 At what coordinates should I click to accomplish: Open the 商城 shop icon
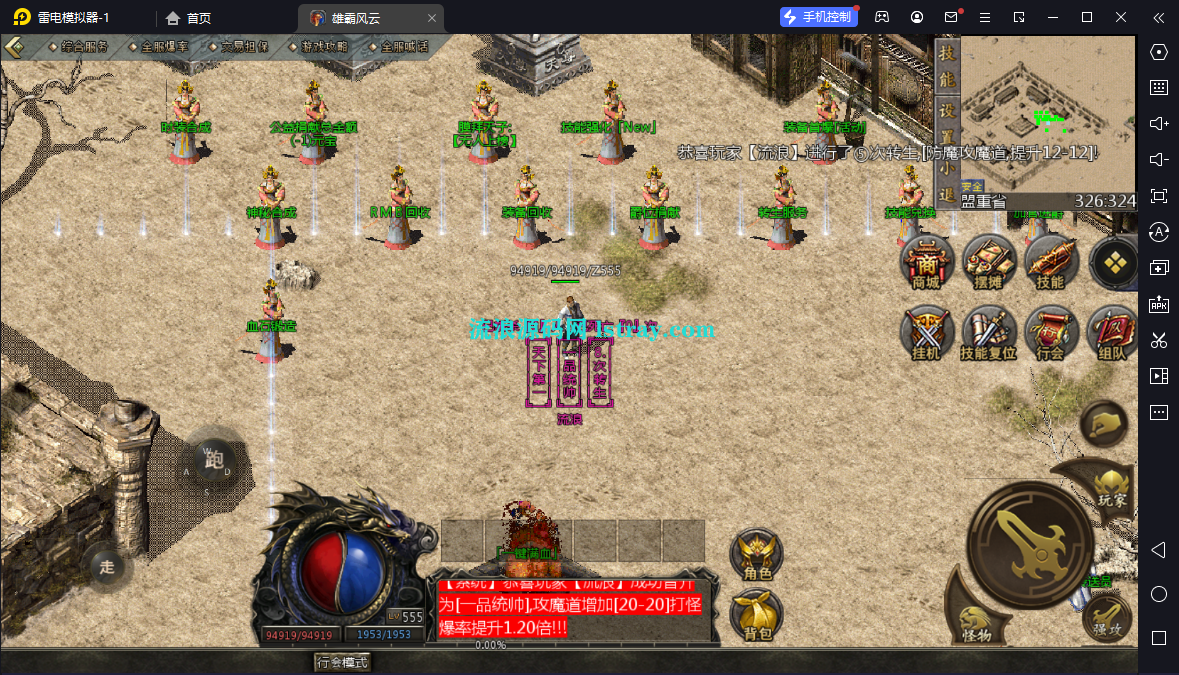coord(926,263)
